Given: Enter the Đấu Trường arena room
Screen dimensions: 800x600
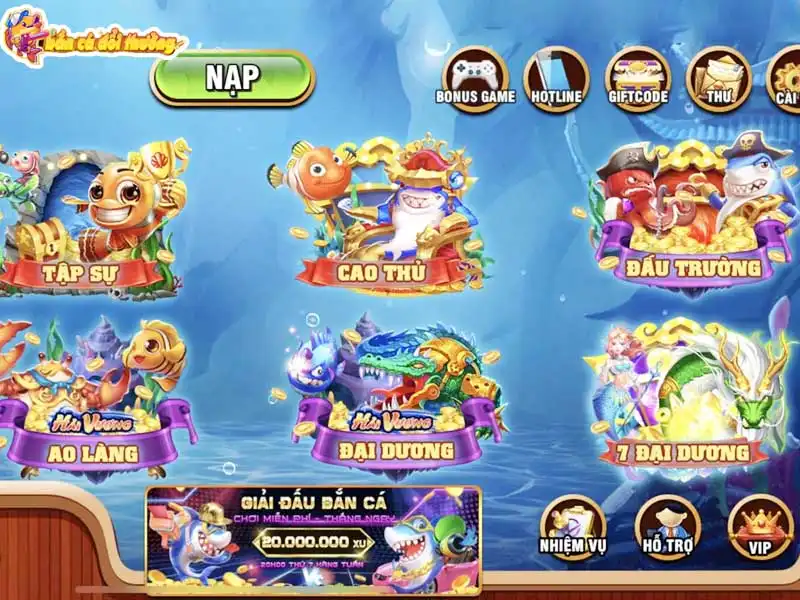Looking at the screenshot, I should [690, 220].
